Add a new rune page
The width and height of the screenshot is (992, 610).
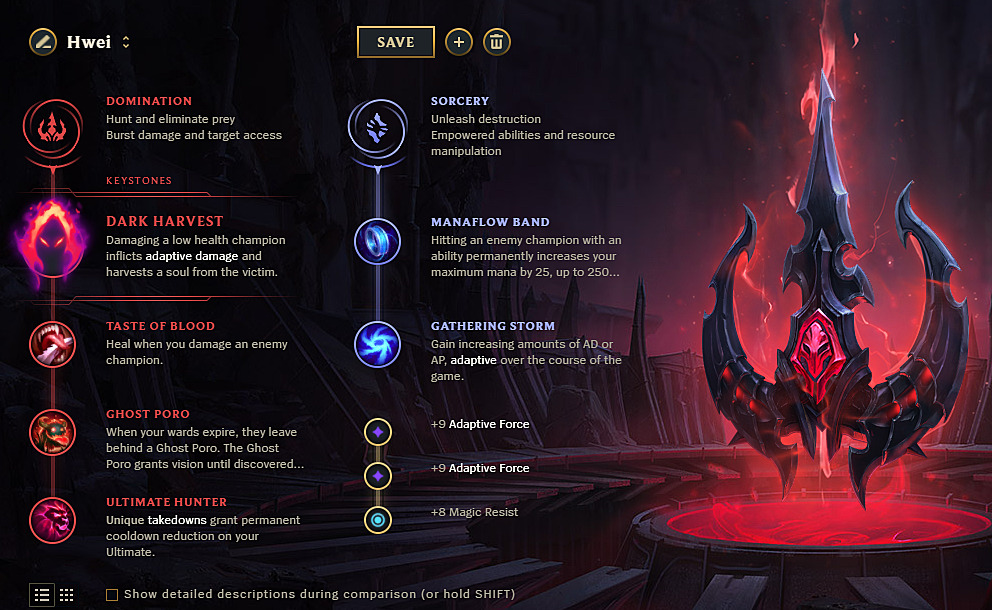[x=459, y=42]
